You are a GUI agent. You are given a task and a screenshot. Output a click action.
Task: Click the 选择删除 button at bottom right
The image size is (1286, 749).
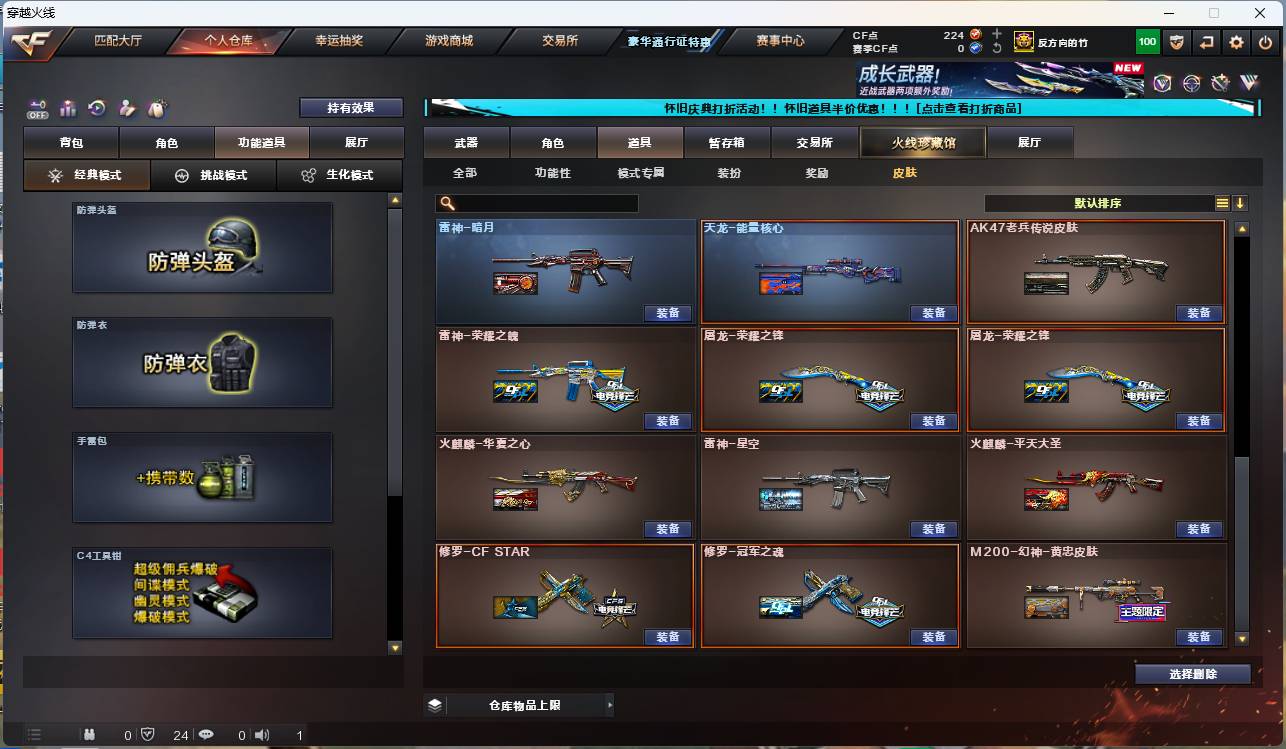(1193, 673)
